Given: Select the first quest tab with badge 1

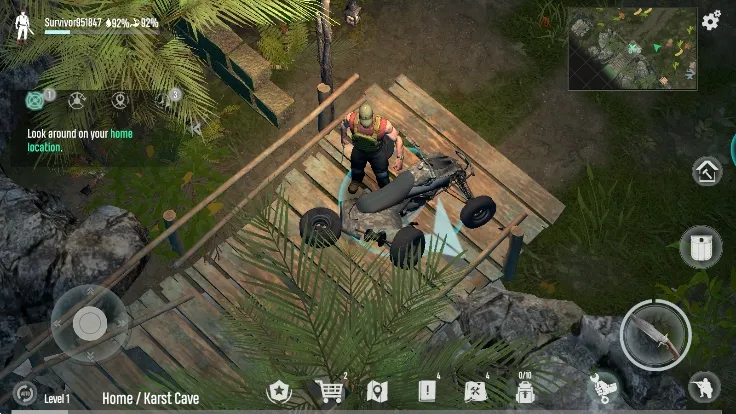Looking at the screenshot, I should 37,100.
